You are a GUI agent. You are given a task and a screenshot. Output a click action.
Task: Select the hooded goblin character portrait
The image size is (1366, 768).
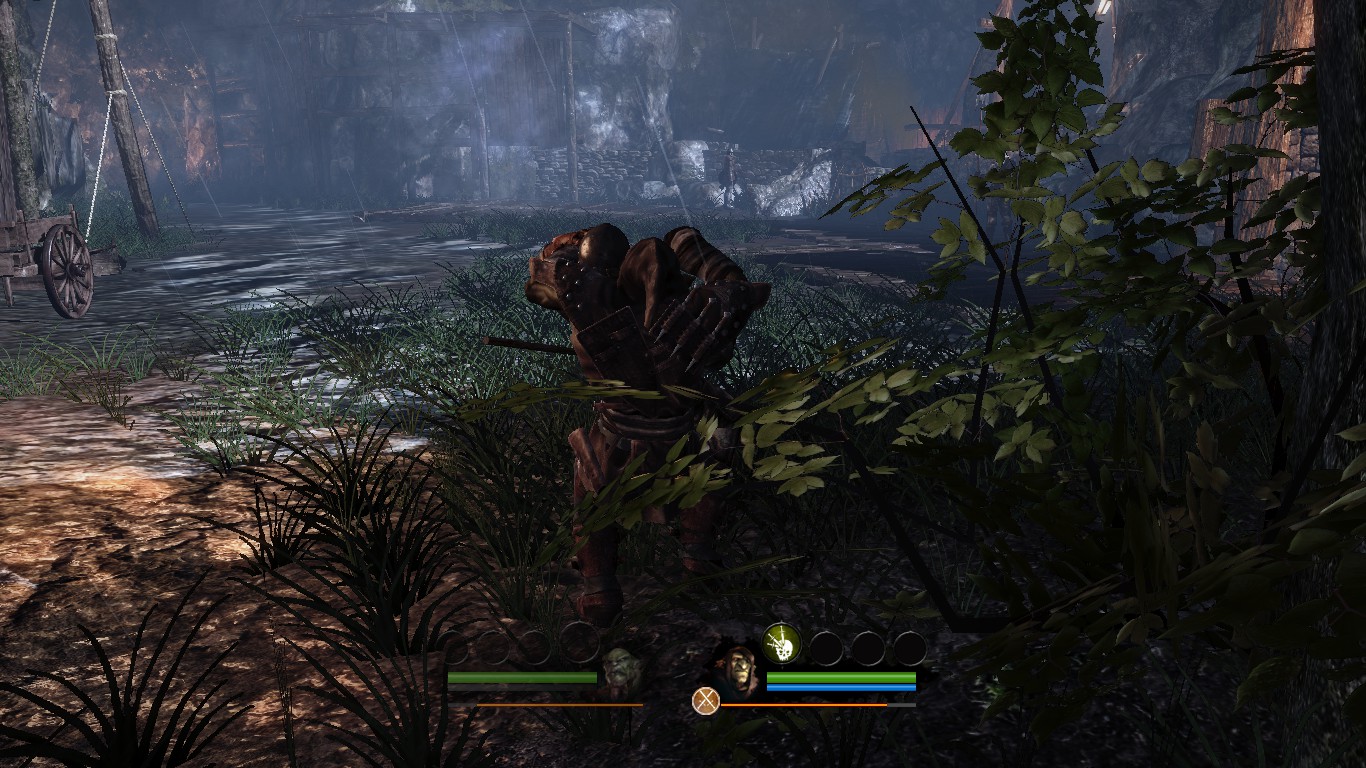[739, 668]
